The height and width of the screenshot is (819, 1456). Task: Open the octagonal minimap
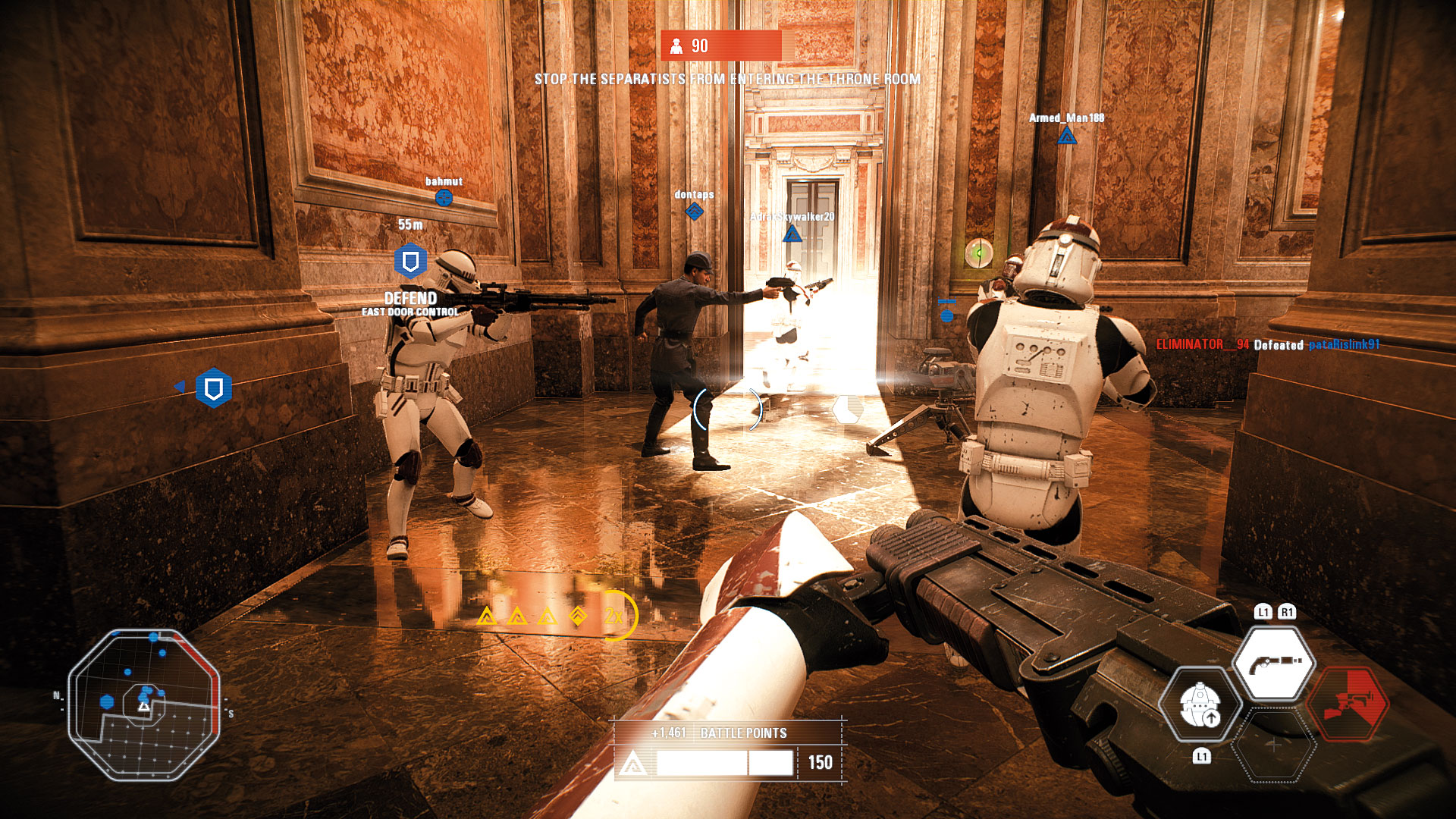pyautogui.click(x=144, y=705)
